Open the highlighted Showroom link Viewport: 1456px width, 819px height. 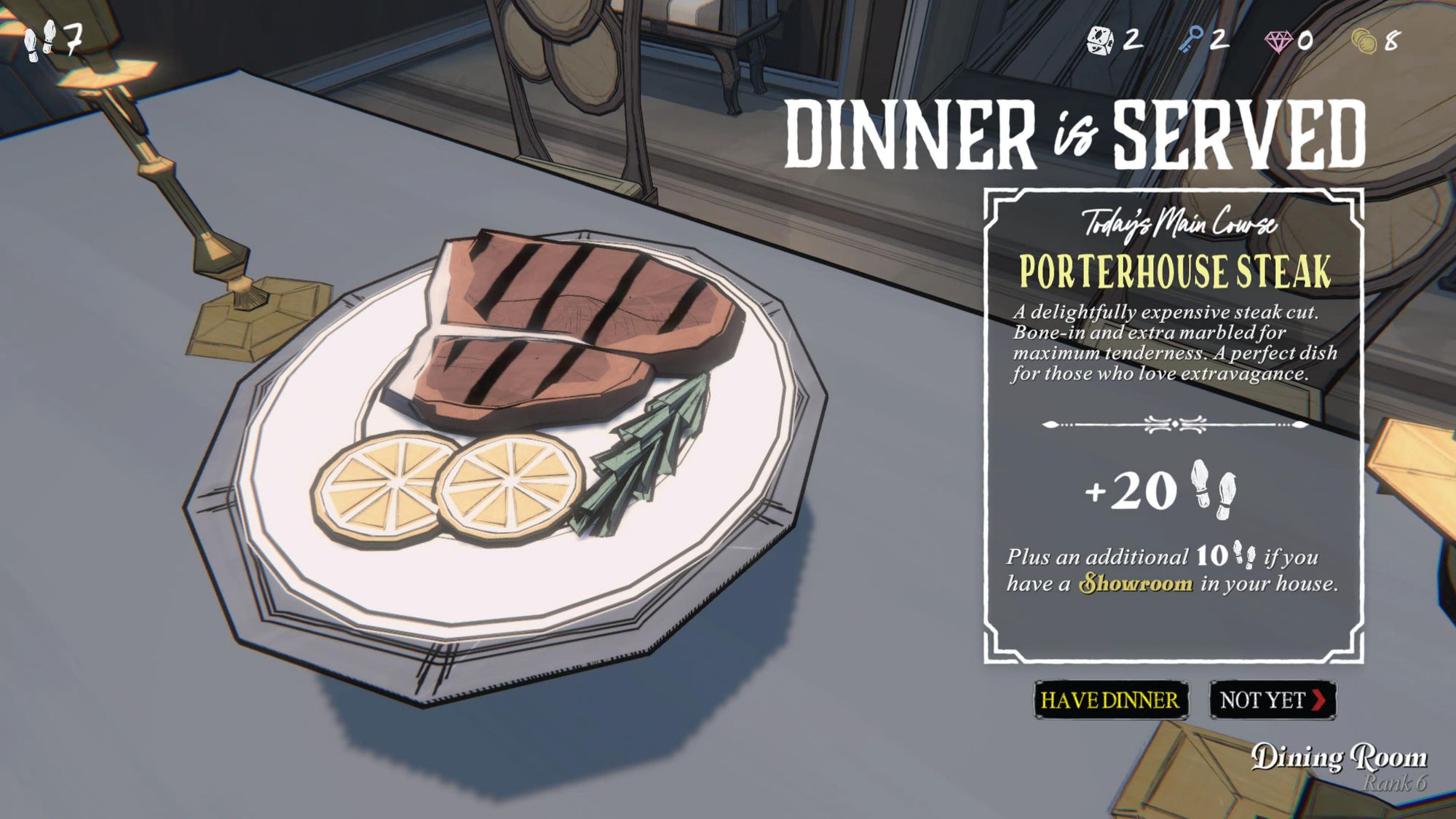[x=1135, y=584]
